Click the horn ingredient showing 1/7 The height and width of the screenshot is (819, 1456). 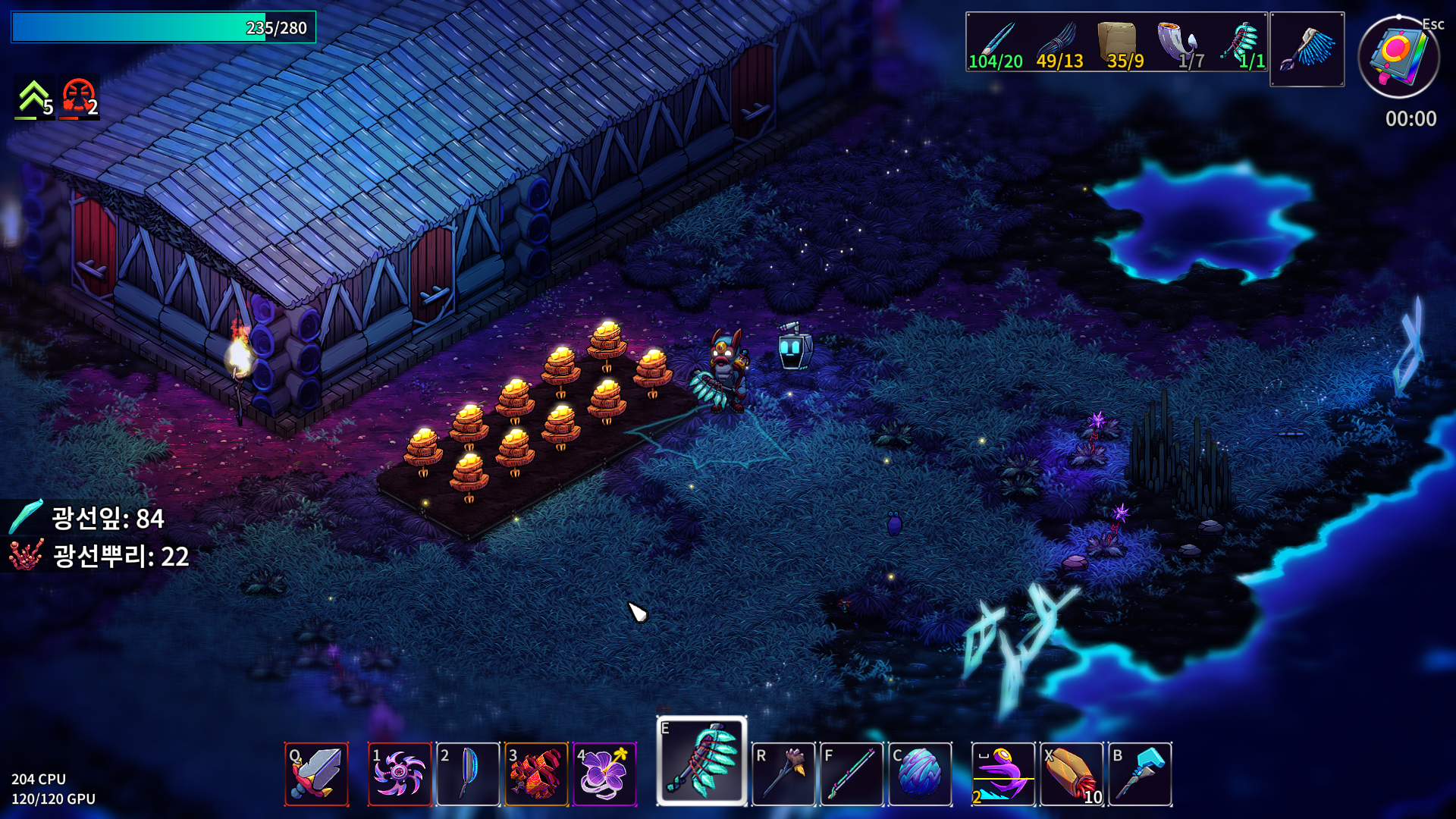[1181, 43]
